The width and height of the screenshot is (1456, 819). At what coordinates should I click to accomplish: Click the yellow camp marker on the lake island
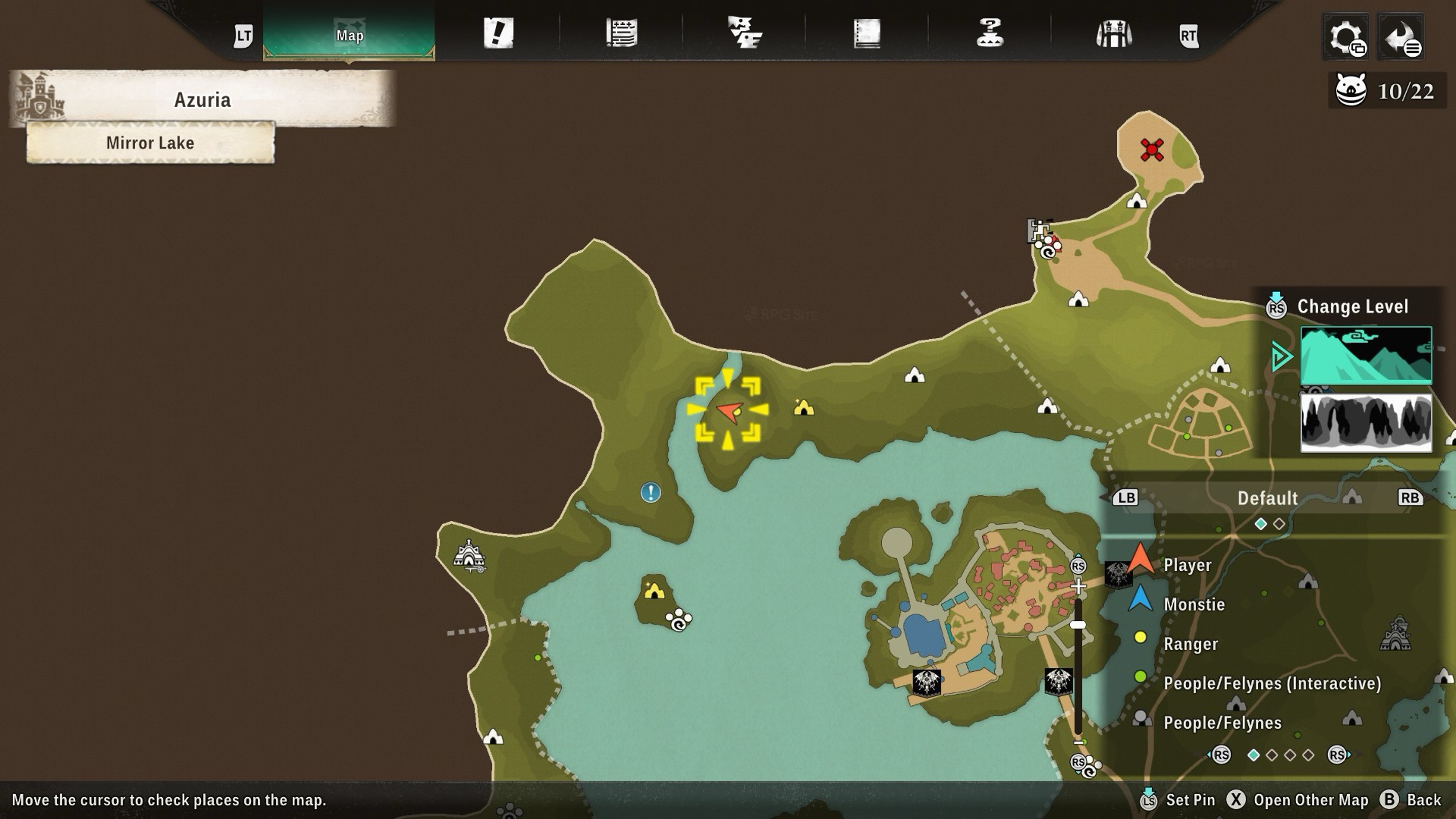coord(655,591)
